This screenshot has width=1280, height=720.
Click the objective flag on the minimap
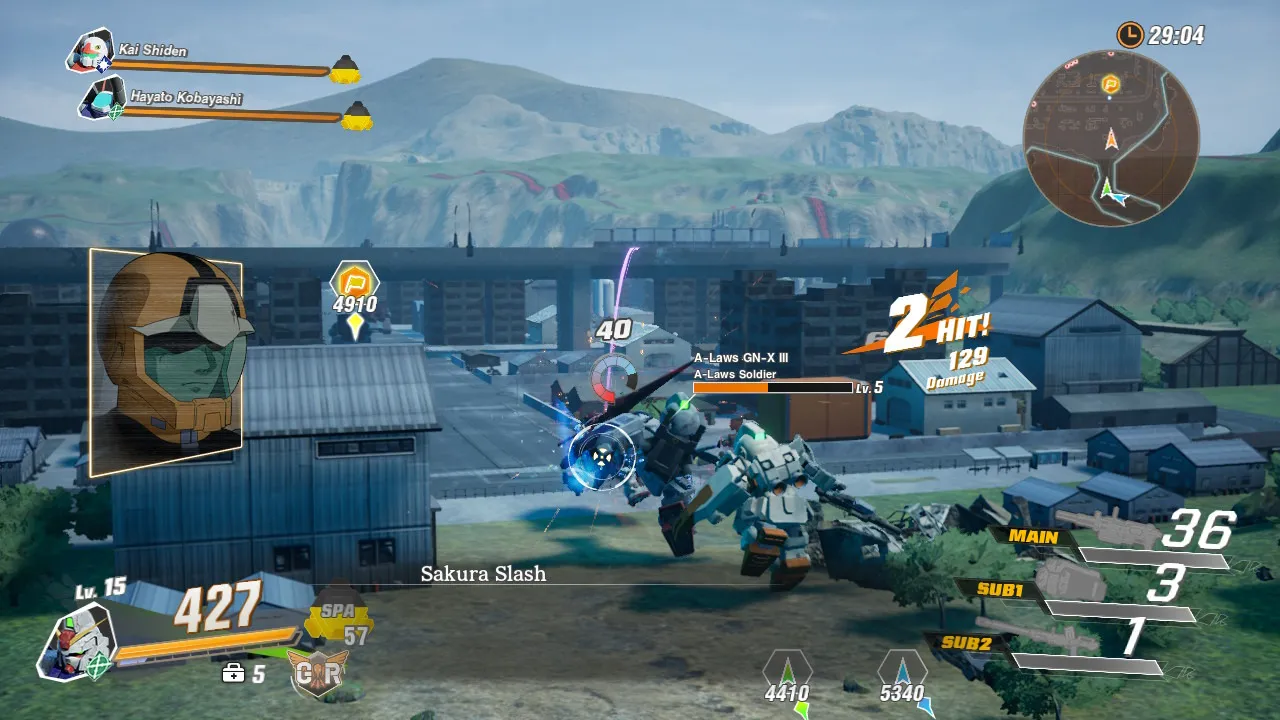tap(1110, 85)
